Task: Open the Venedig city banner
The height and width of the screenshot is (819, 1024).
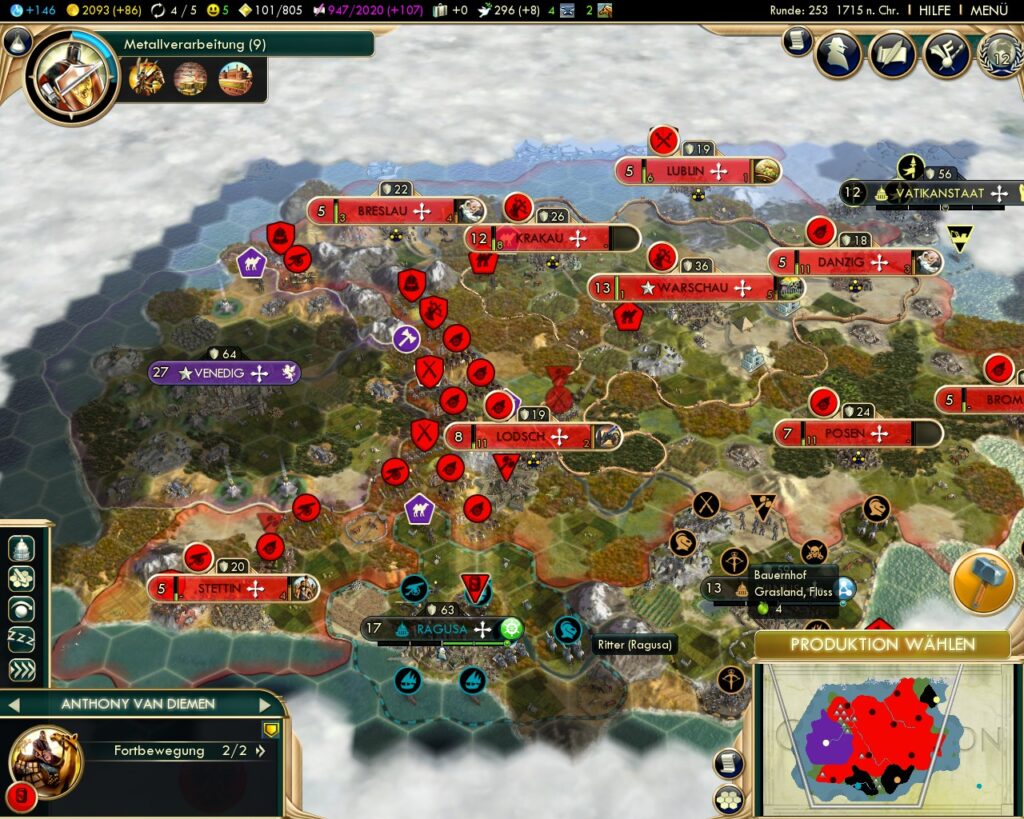Action: [x=225, y=373]
